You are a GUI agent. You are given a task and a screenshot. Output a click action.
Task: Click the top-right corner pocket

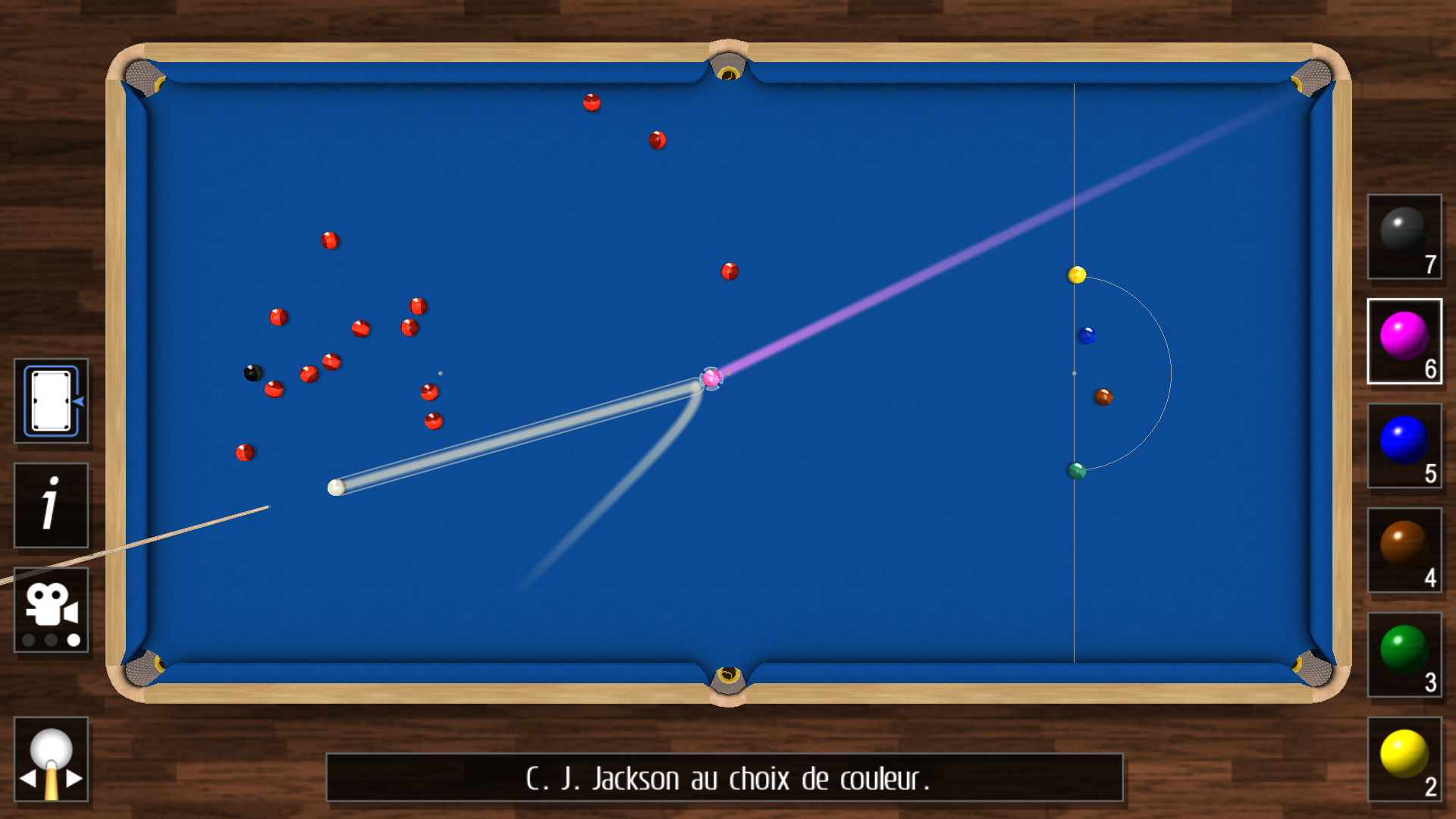1312,76
